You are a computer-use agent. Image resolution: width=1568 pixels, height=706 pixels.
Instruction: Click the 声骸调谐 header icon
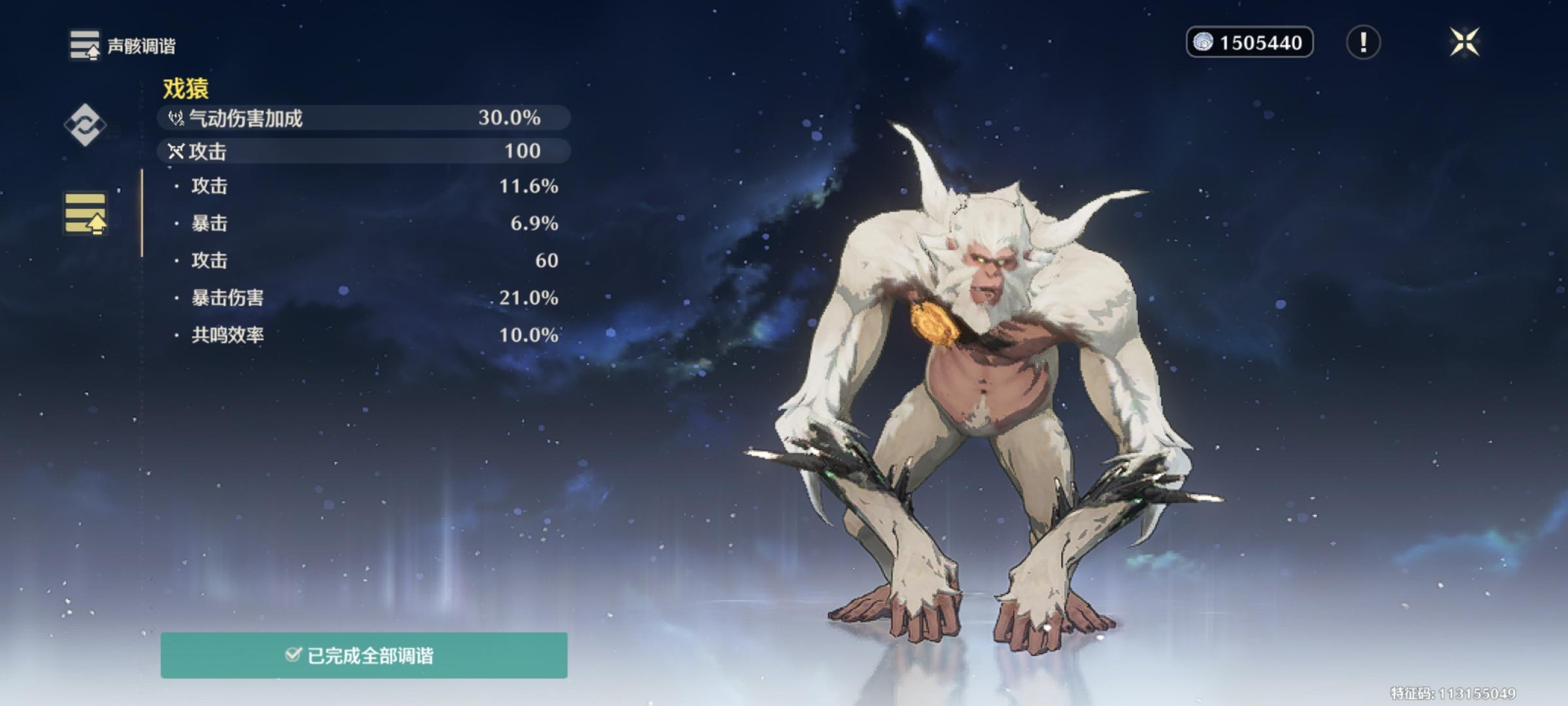click(85, 45)
